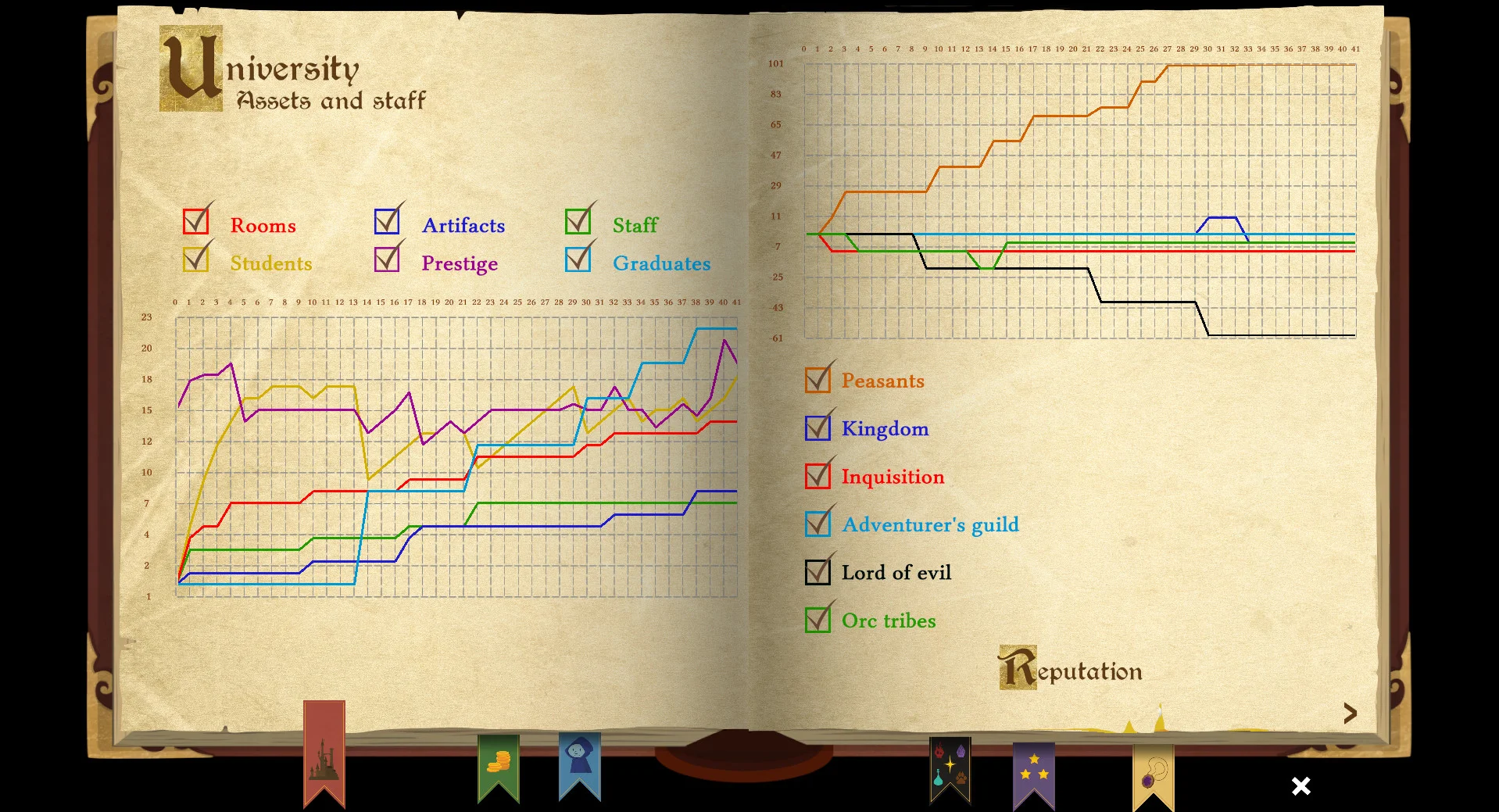
Task: Toggle the Students graph line
Action: [197, 260]
